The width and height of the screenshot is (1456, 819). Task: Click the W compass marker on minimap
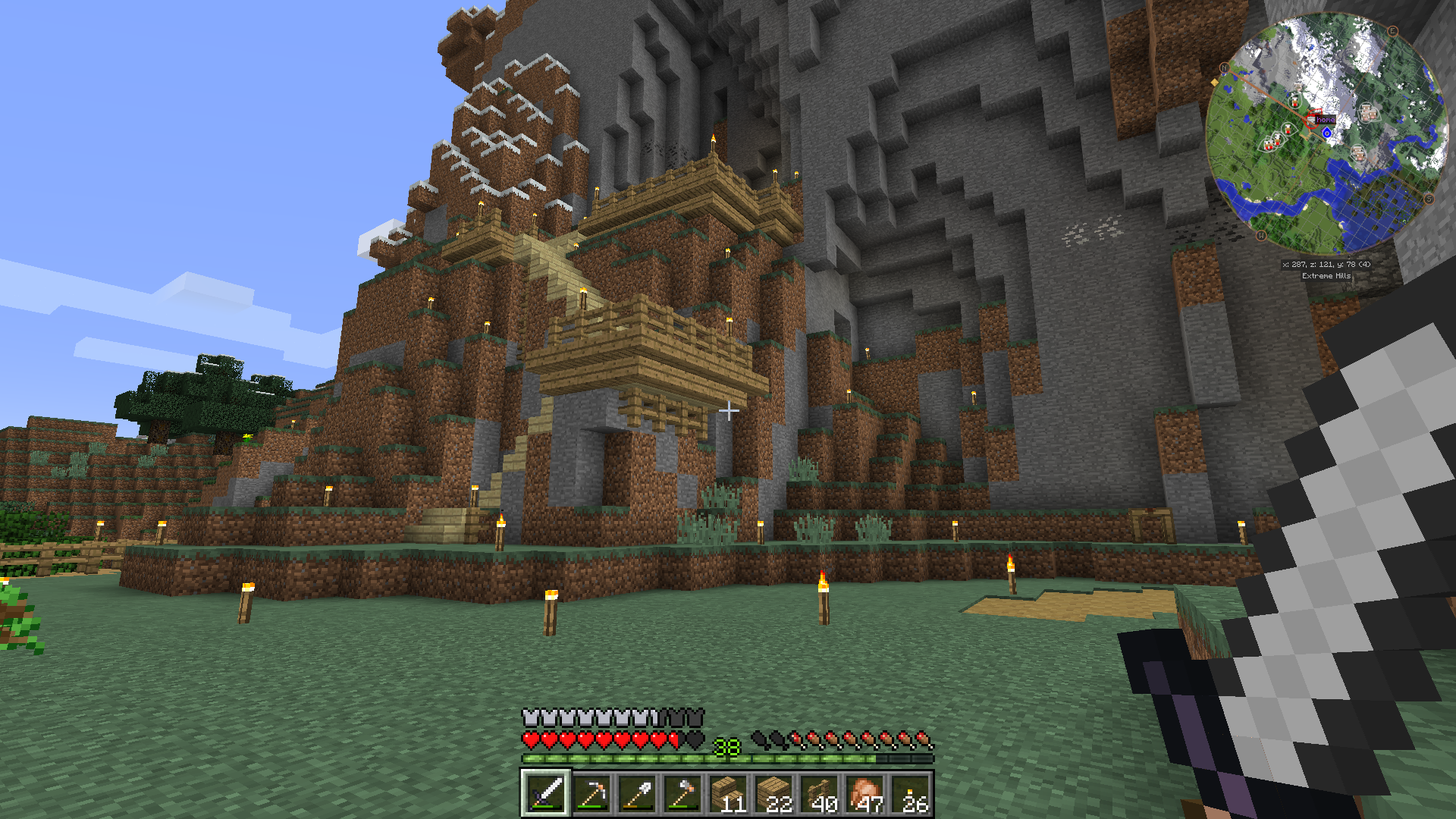[x=1261, y=235]
